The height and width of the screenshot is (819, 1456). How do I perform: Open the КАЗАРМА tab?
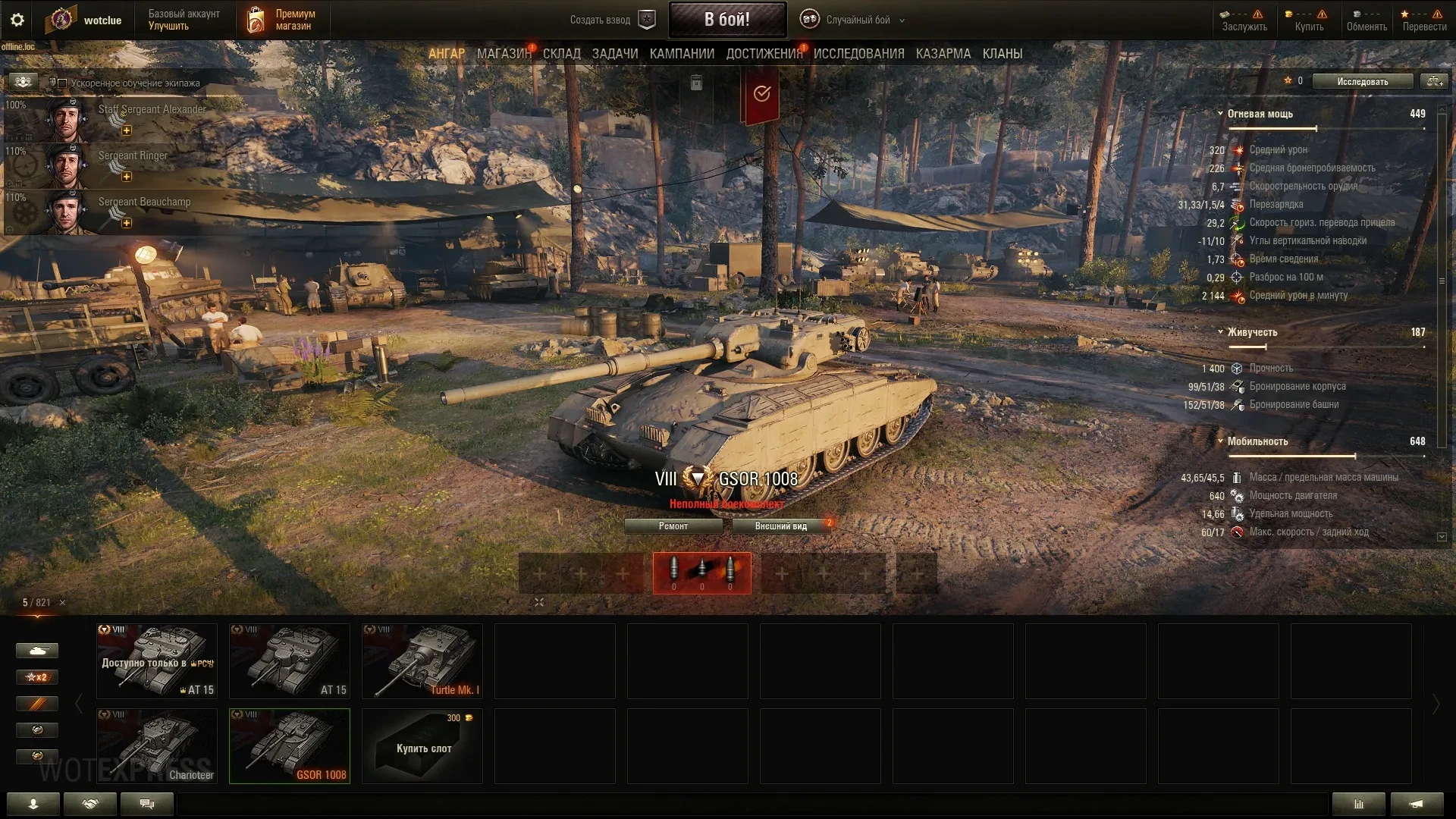coord(943,54)
